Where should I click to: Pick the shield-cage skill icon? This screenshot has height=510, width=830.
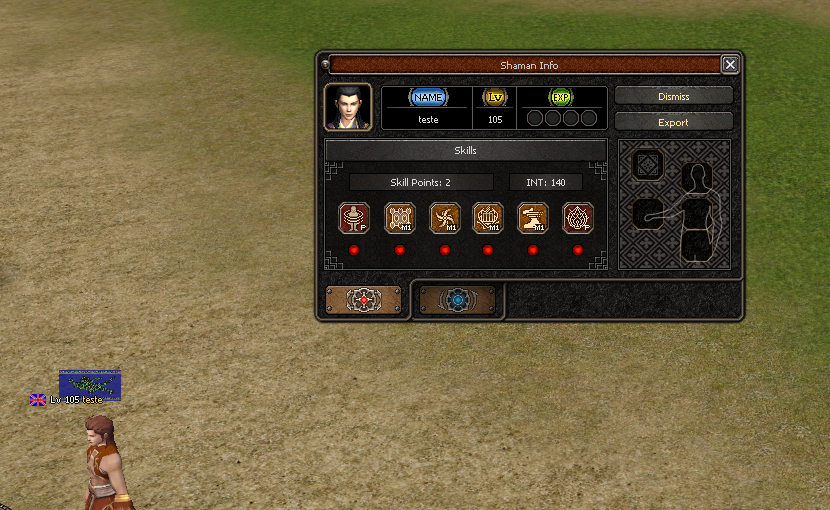click(488, 218)
